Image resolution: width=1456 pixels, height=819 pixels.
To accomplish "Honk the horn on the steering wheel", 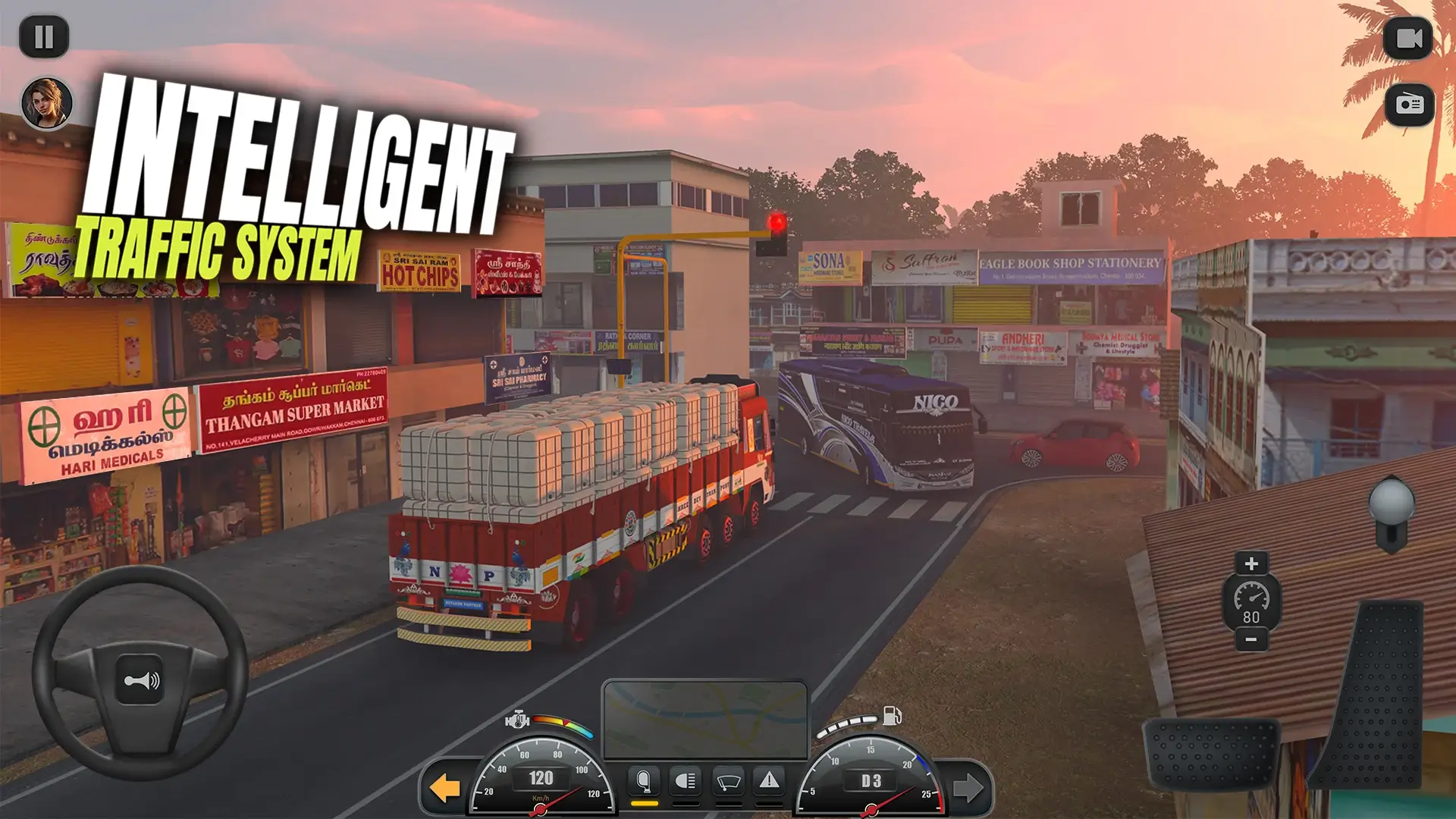I will 140,680.
